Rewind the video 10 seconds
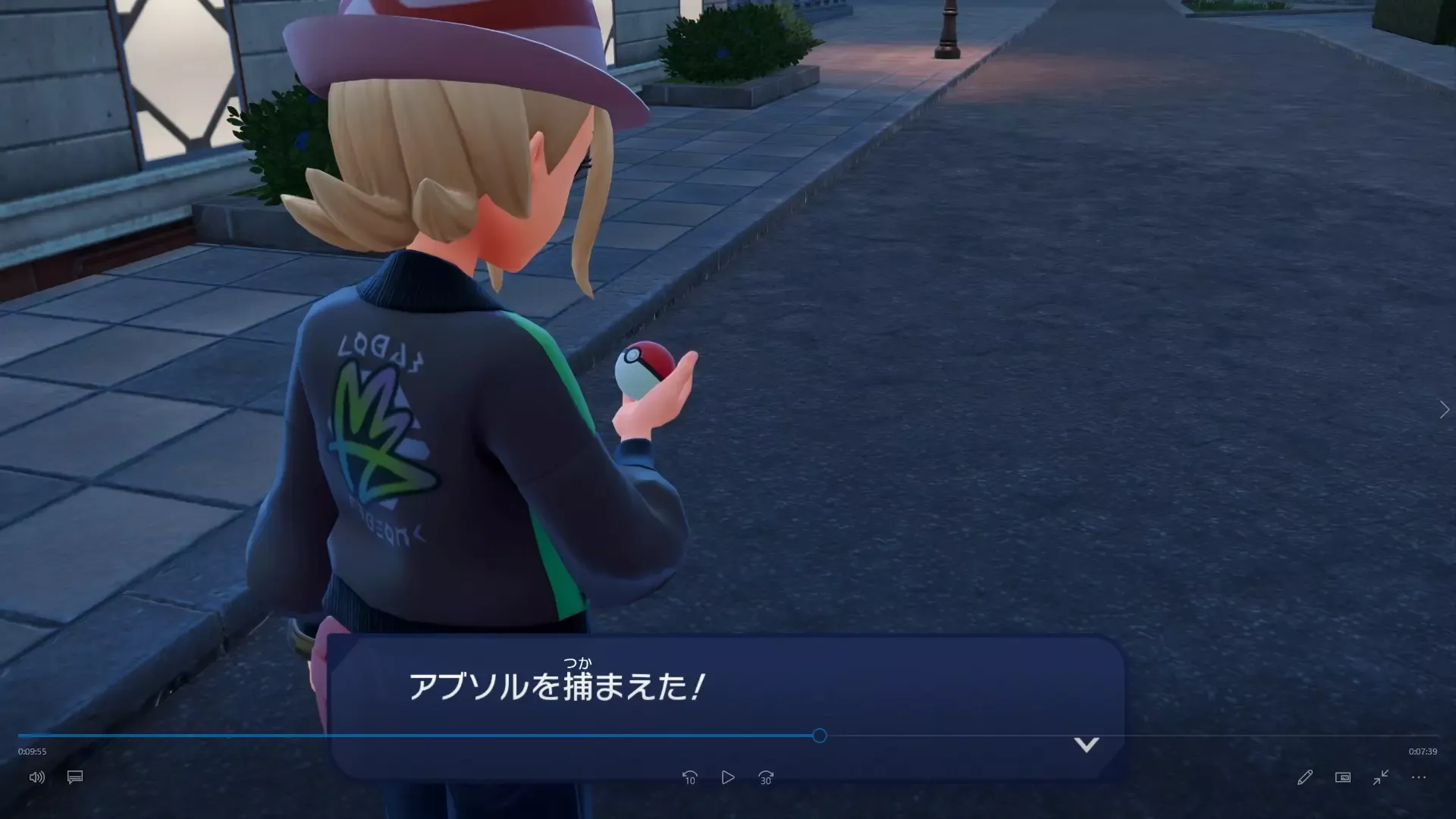The height and width of the screenshot is (819, 1456). click(689, 777)
